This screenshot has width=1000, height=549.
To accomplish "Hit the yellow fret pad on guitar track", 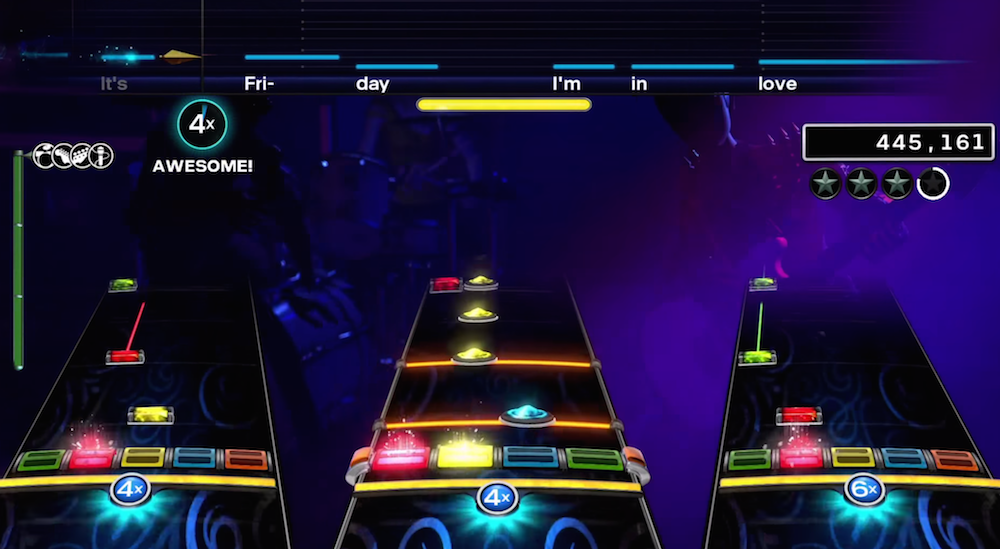I will point(143,458).
